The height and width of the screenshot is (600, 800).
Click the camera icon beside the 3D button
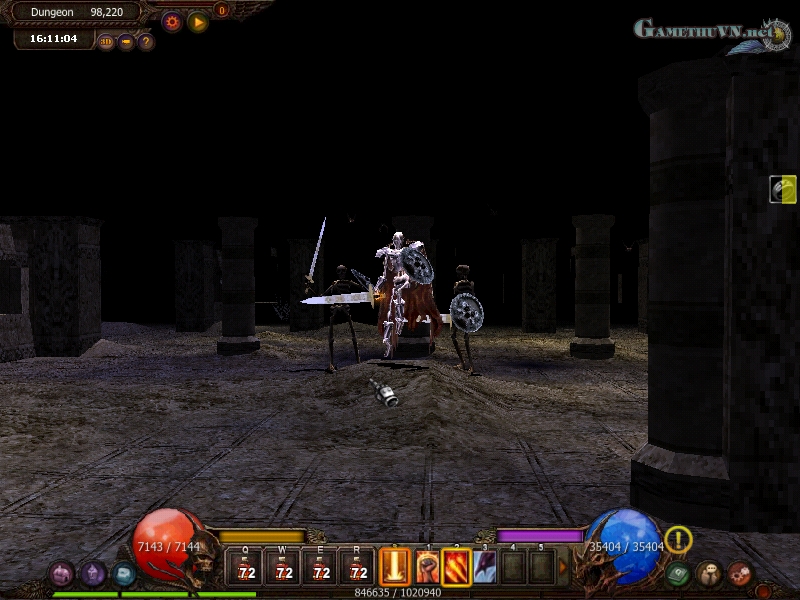(x=126, y=42)
